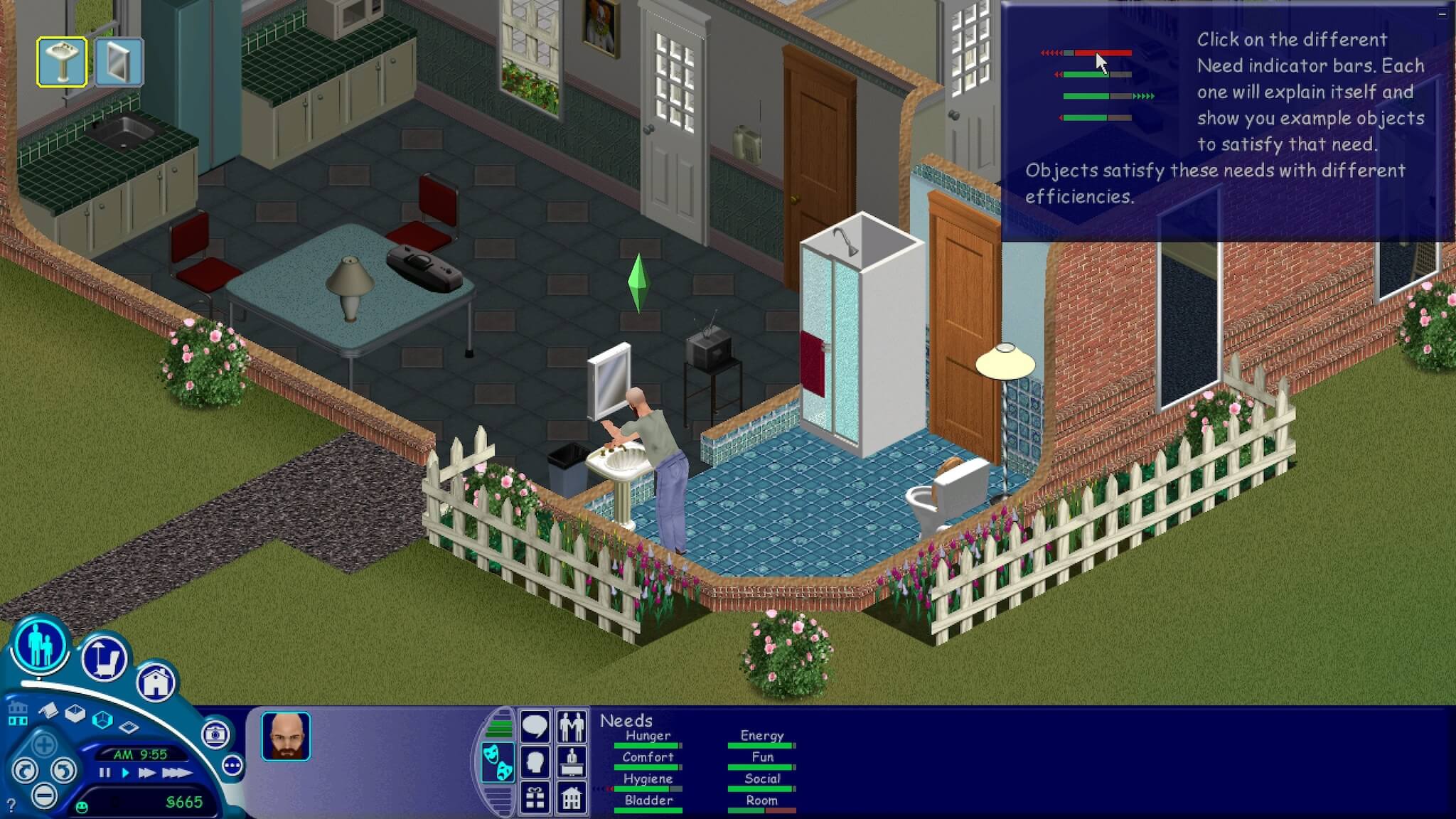Open the Job panel
Screen dimensions: 1456x819
[x=572, y=762]
